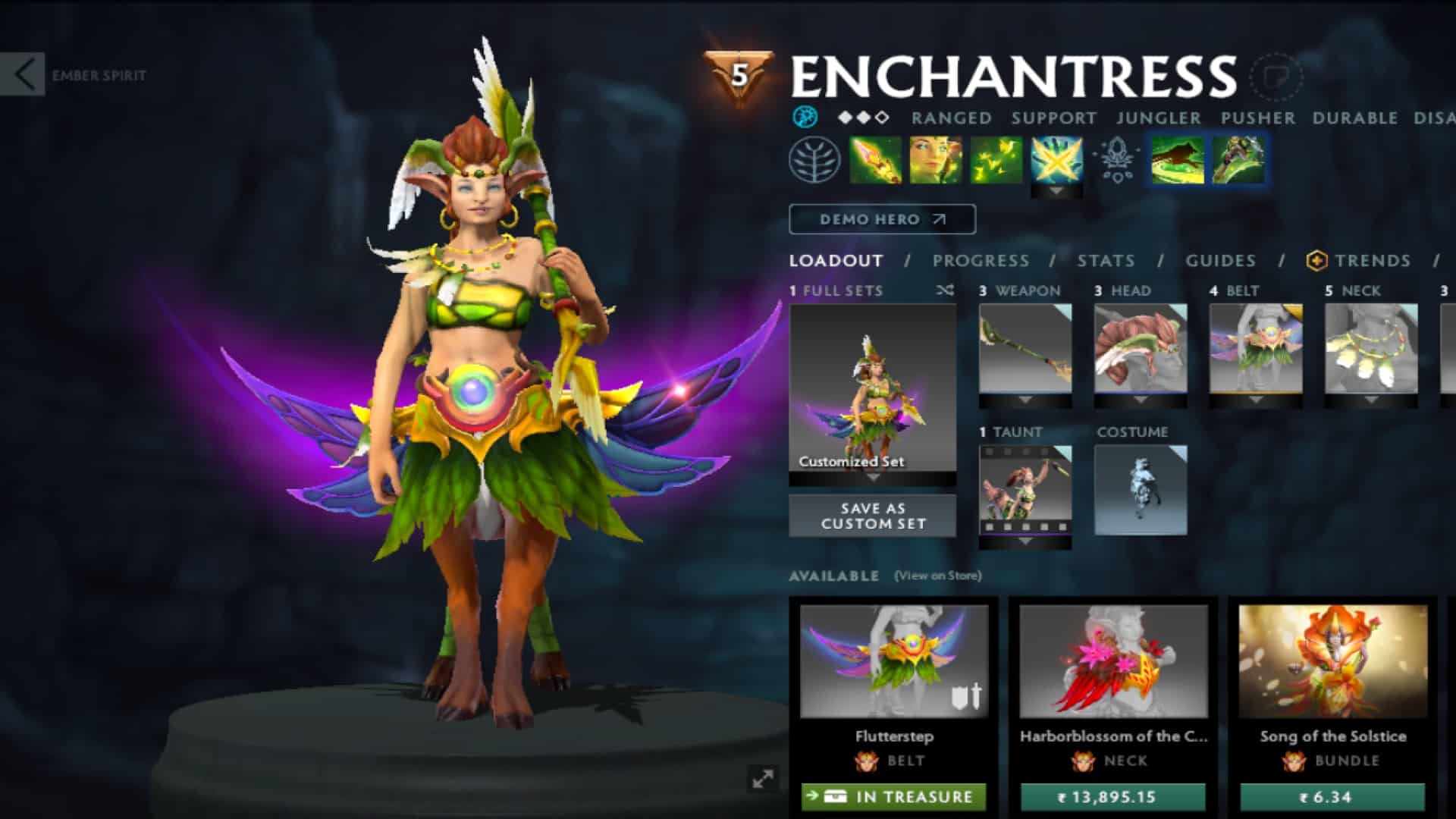Image resolution: width=1456 pixels, height=819 pixels.
Task: Select the blue attribute icon under the hero name
Action: click(x=806, y=118)
